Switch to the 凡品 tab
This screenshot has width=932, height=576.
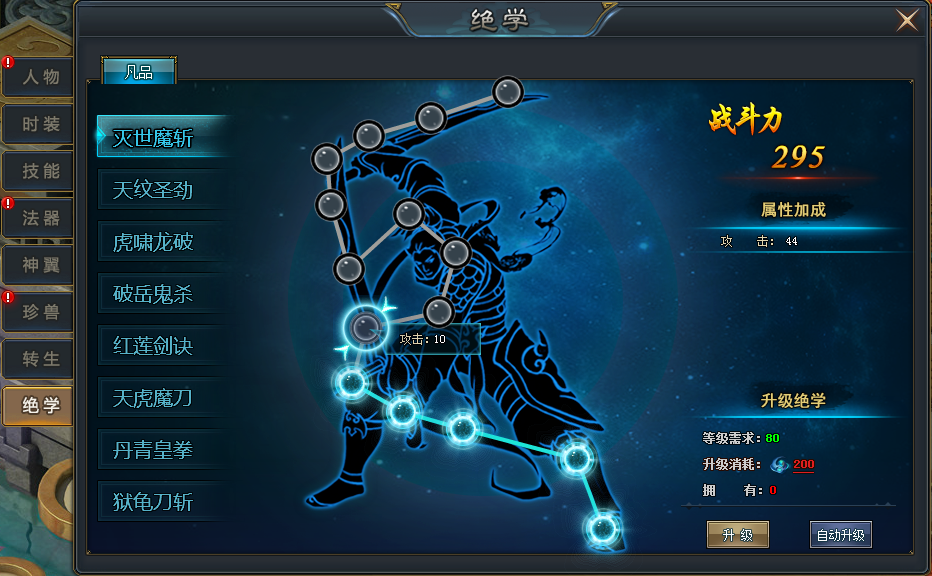click(x=139, y=71)
